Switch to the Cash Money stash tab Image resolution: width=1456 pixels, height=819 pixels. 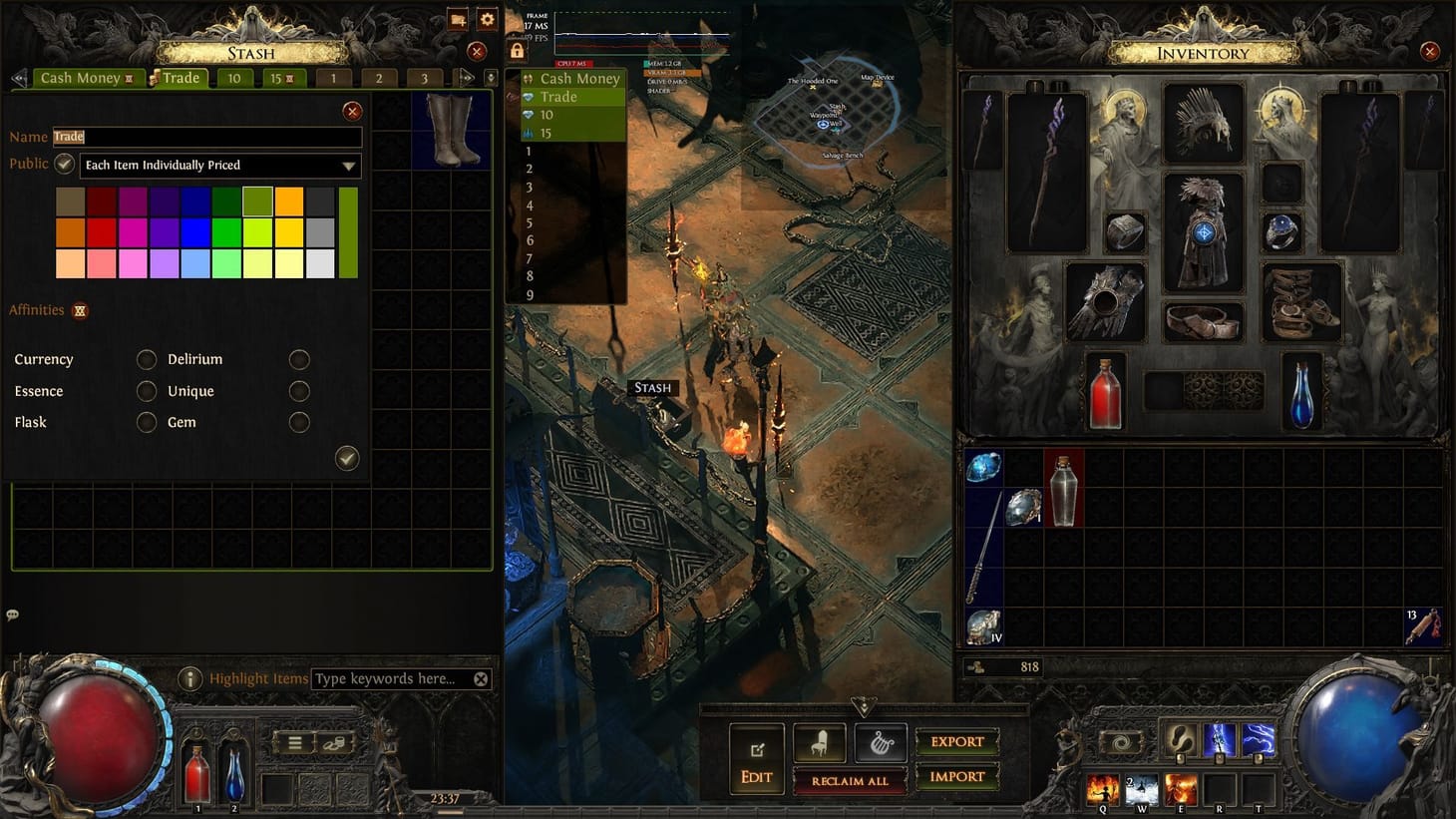[80, 77]
